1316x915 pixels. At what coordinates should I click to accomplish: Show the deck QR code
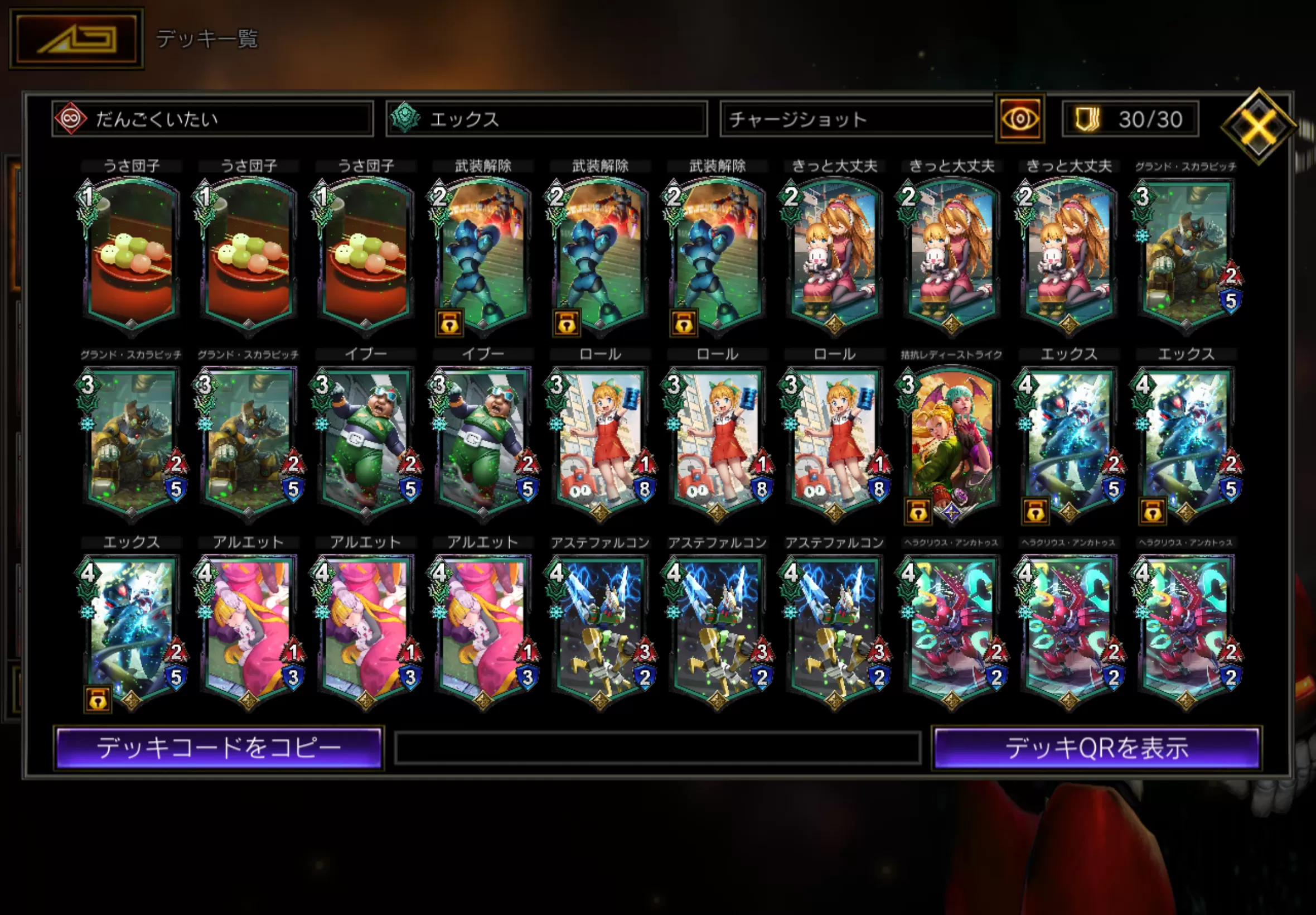[x=1096, y=748]
